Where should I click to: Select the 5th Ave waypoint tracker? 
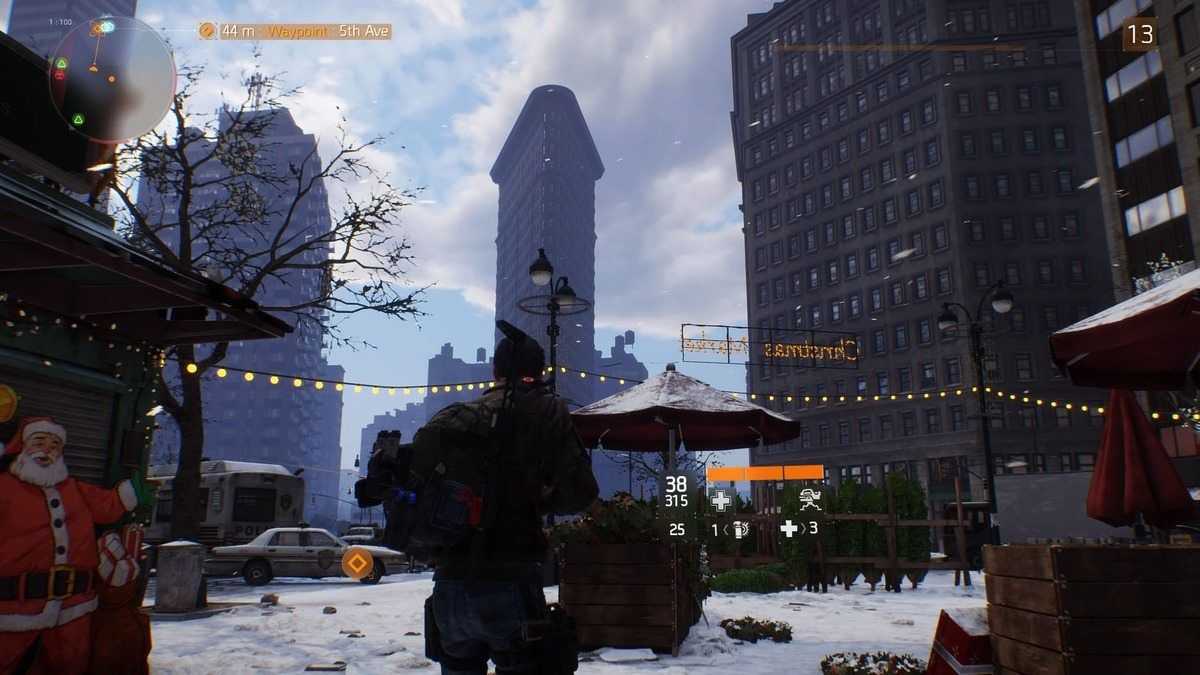pyautogui.click(x=295, y=31)
